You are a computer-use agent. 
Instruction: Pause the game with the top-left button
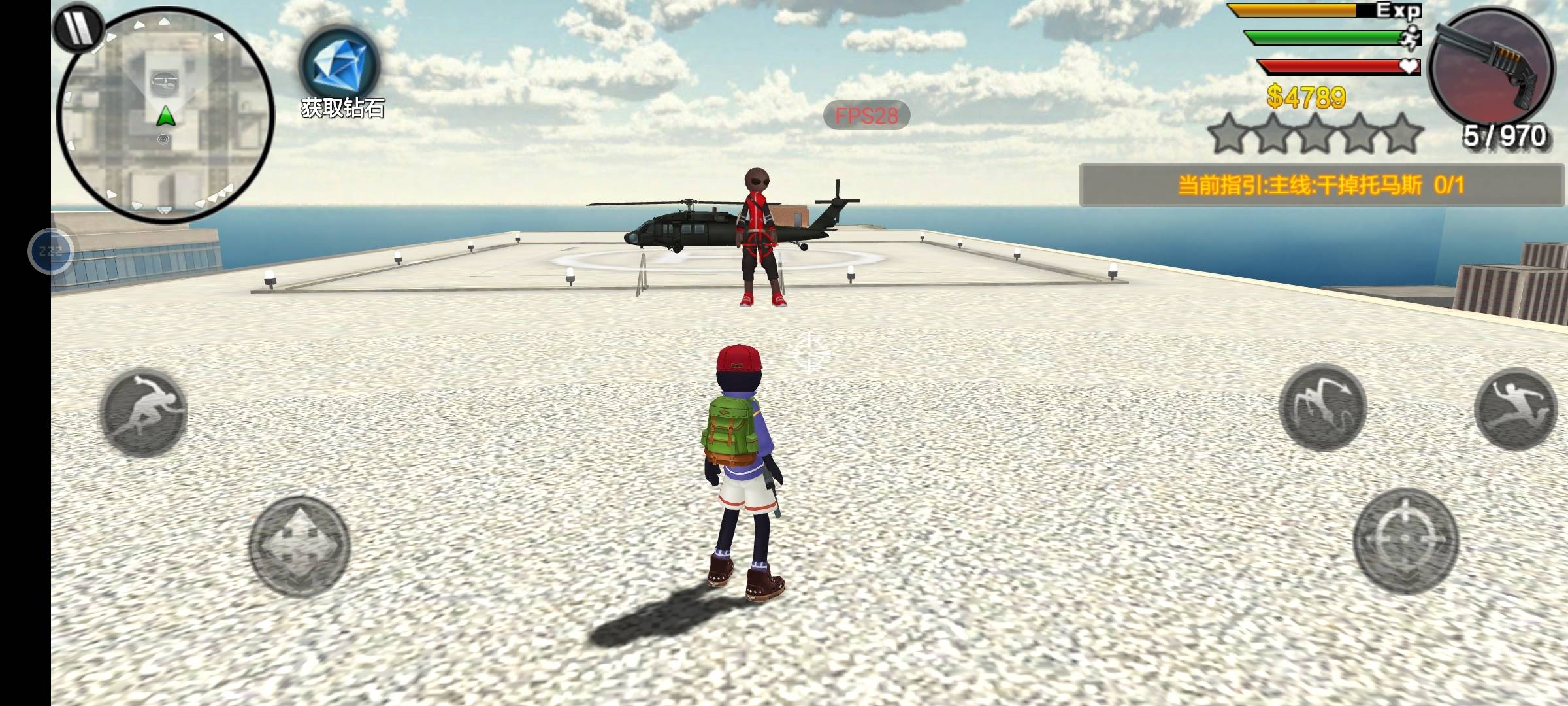coord(78,27)
